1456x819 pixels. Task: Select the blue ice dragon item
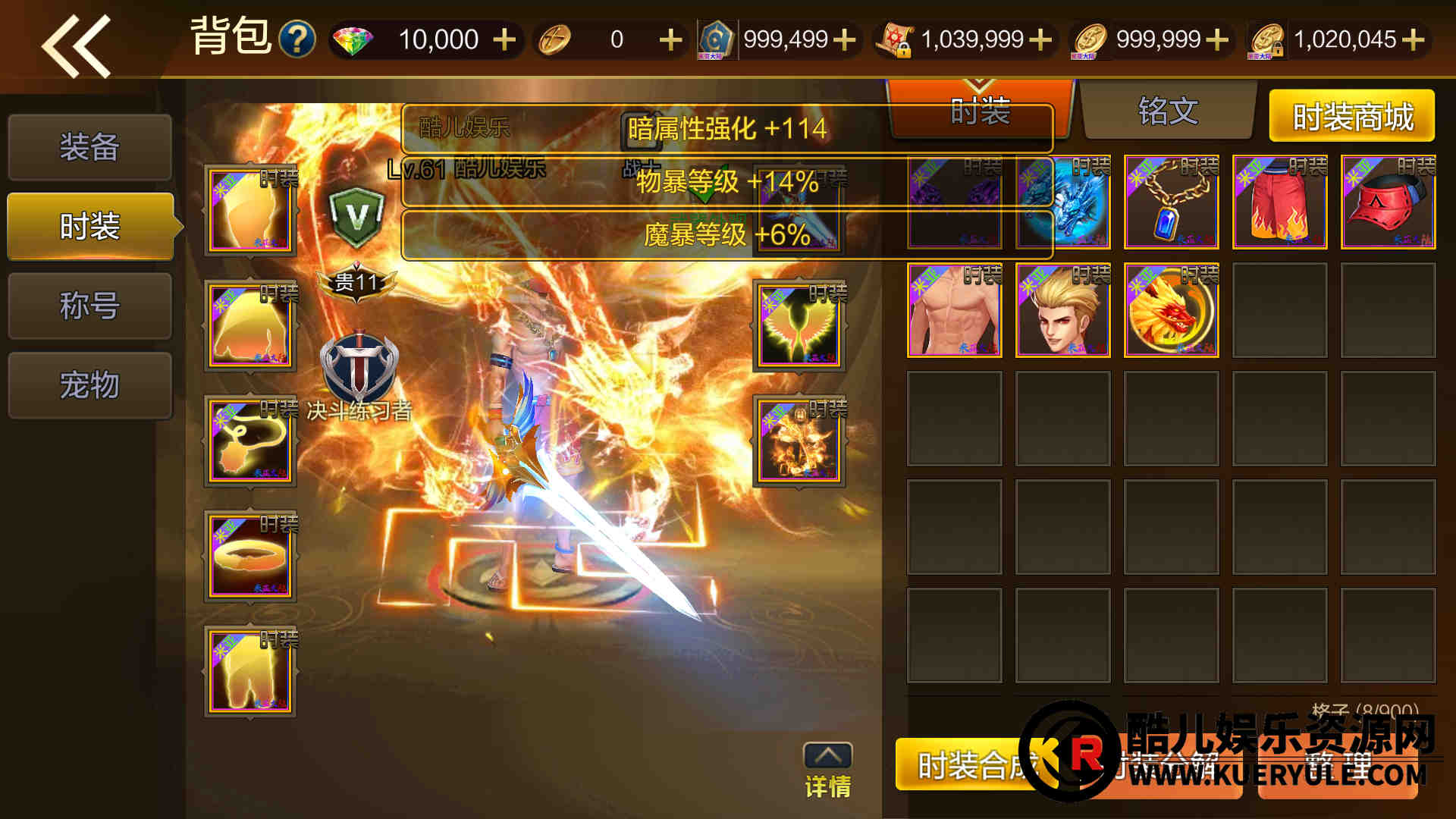(1062, 202)
